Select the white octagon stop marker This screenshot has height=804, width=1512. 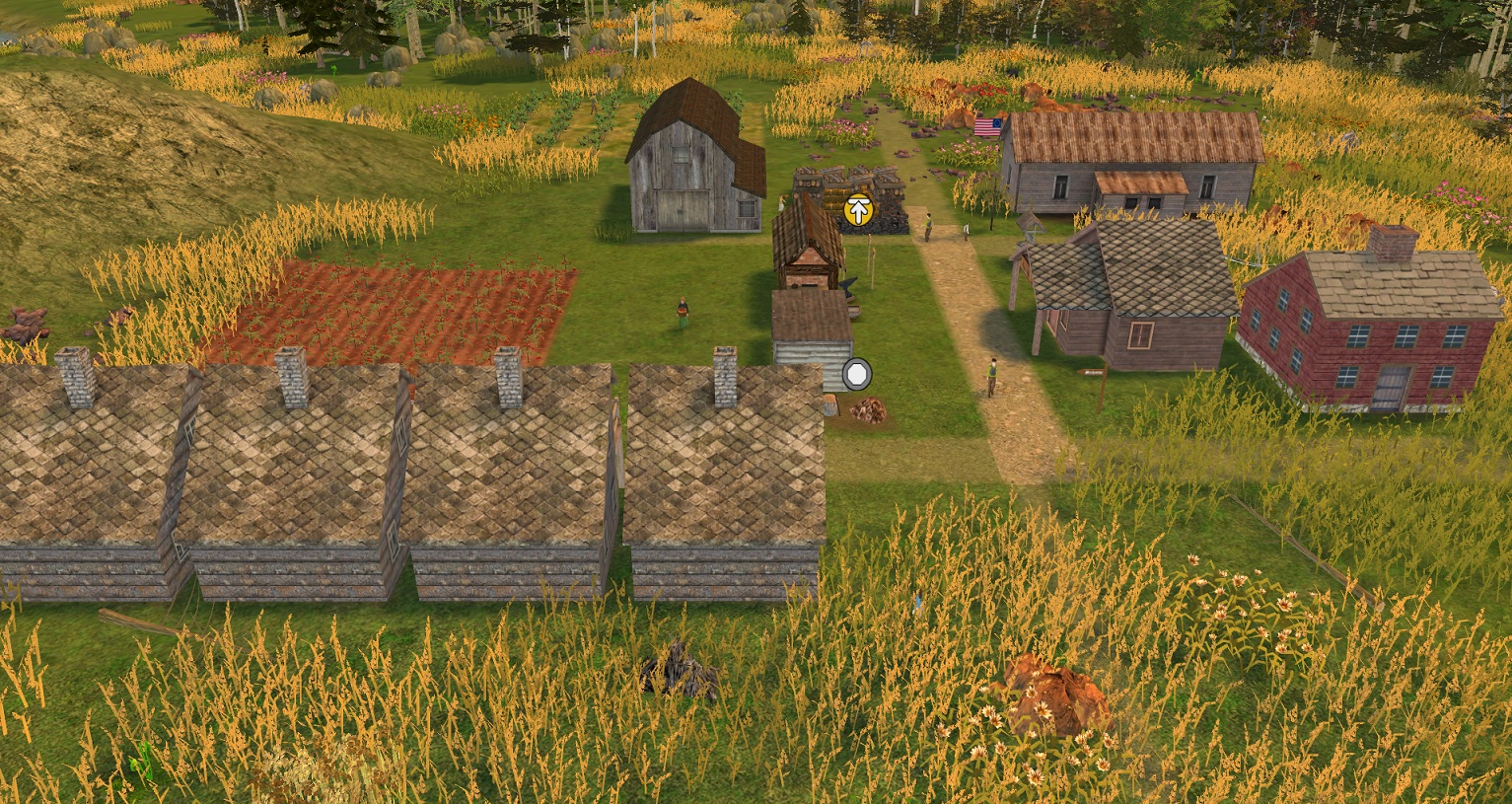pos(857,374)
